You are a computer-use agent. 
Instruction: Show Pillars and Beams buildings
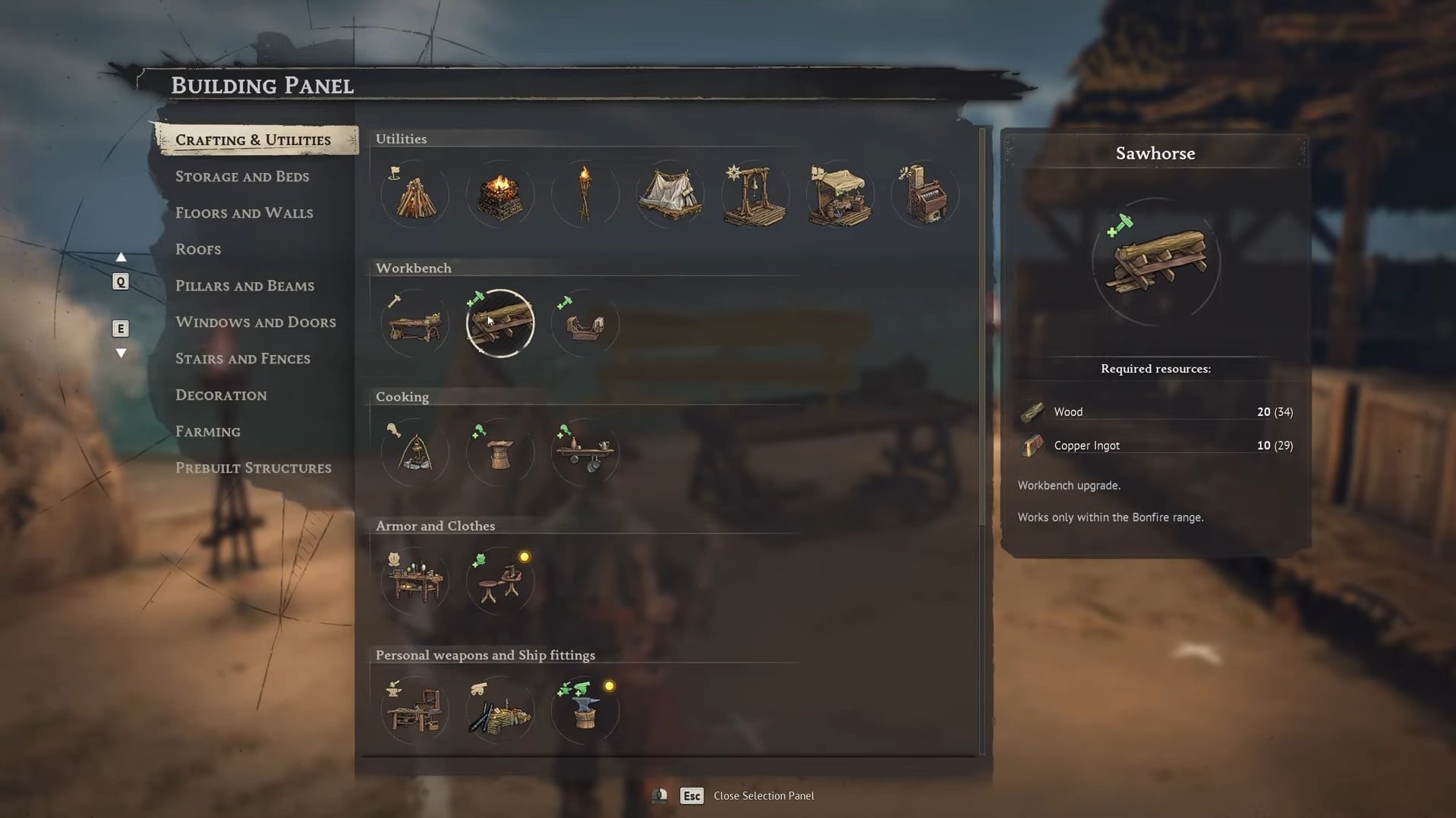[244, 286]
